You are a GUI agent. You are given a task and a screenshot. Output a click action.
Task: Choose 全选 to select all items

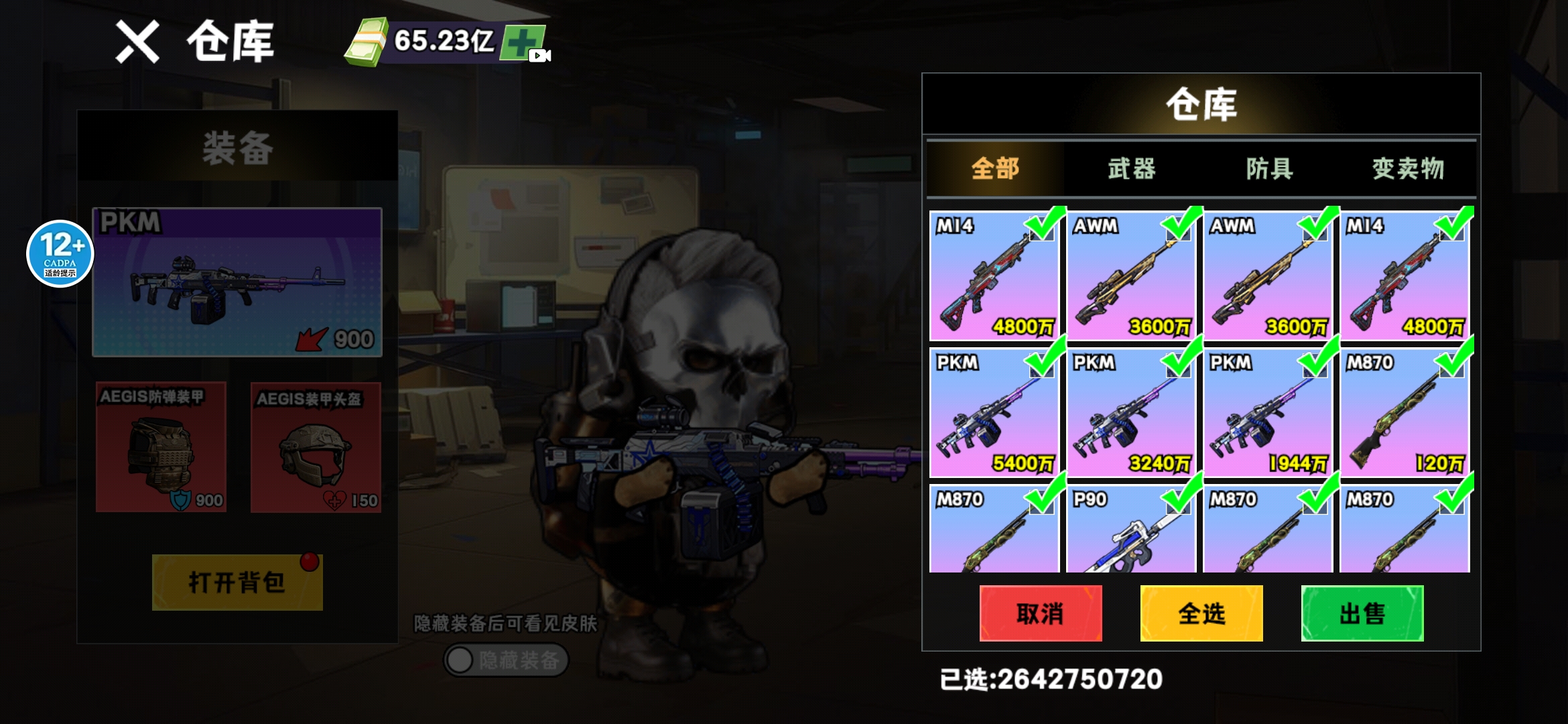pyautogui.click(x=1201, y=613)
